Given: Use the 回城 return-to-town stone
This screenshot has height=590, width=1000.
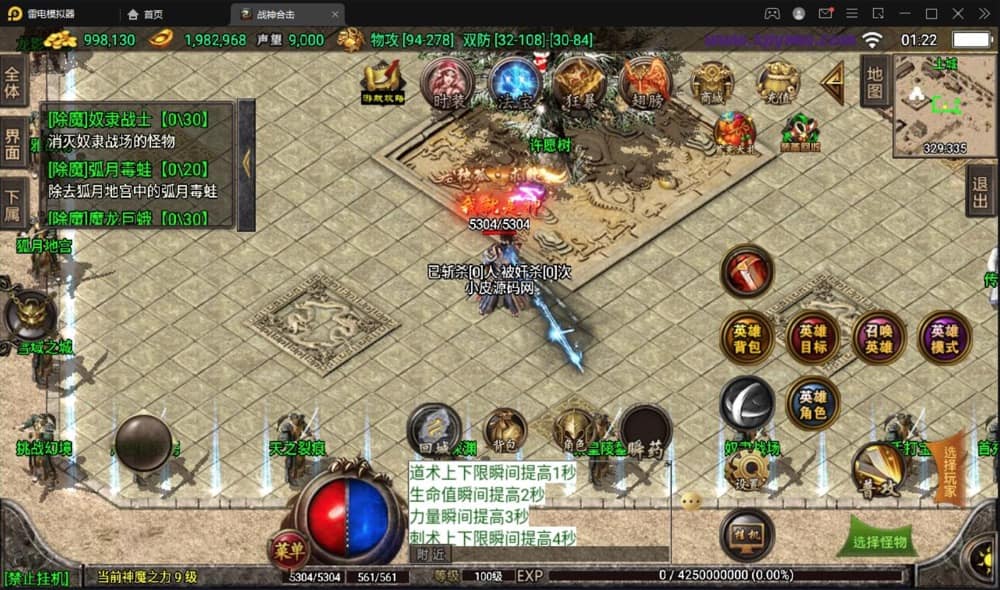Looking at the screenshot, I should (x=435, y=428).
